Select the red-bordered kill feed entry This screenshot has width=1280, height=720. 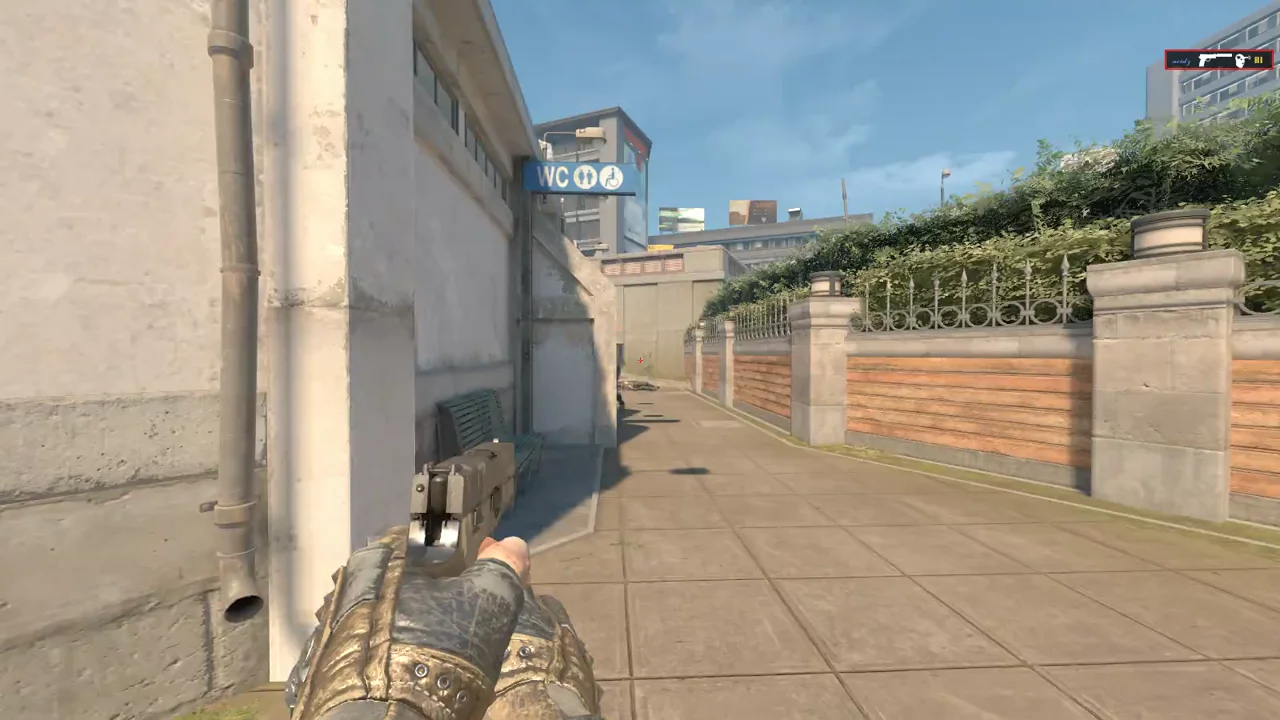[x=1218, y=60]
